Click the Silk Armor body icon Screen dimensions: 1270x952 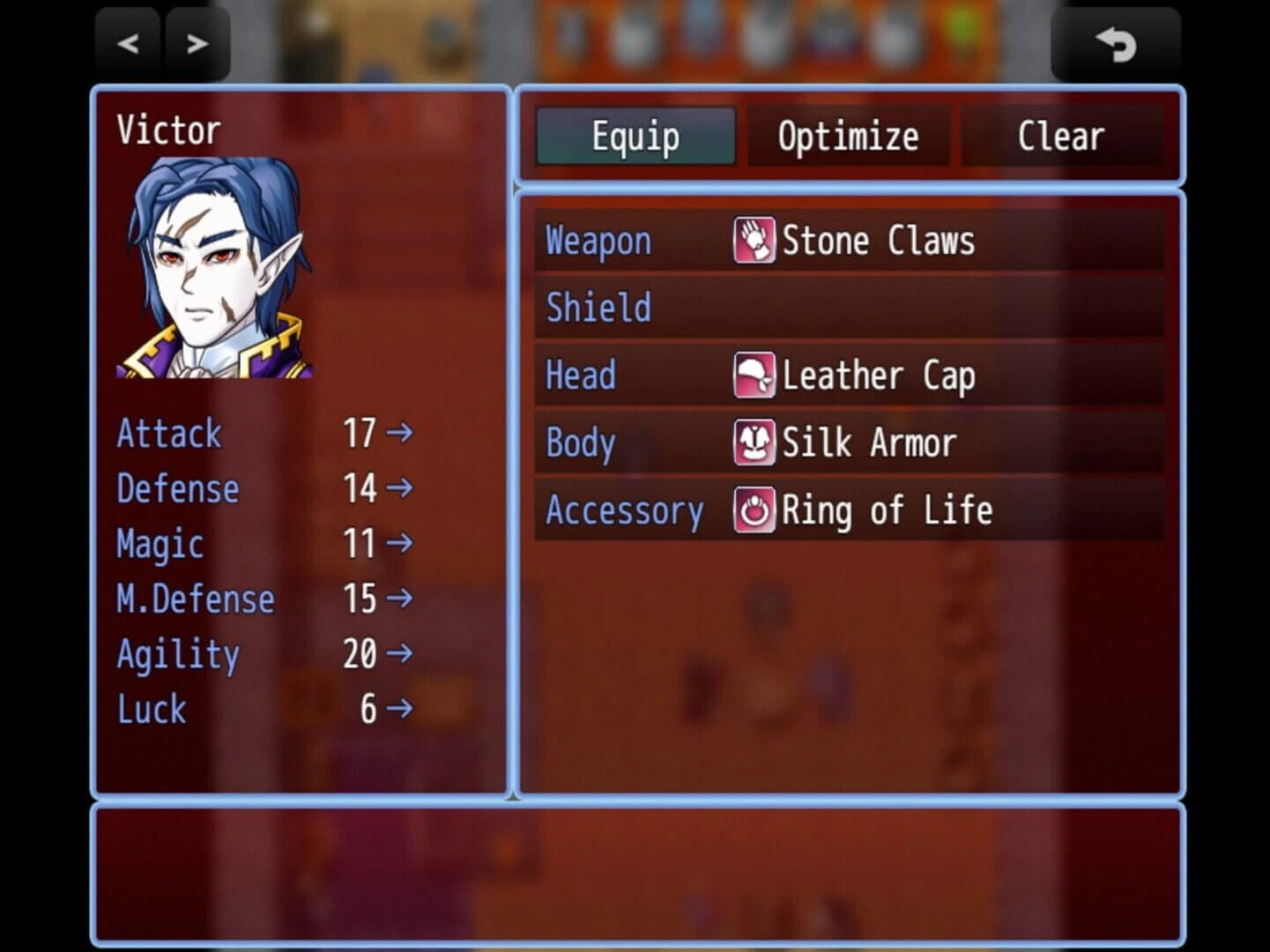[754, 442]
